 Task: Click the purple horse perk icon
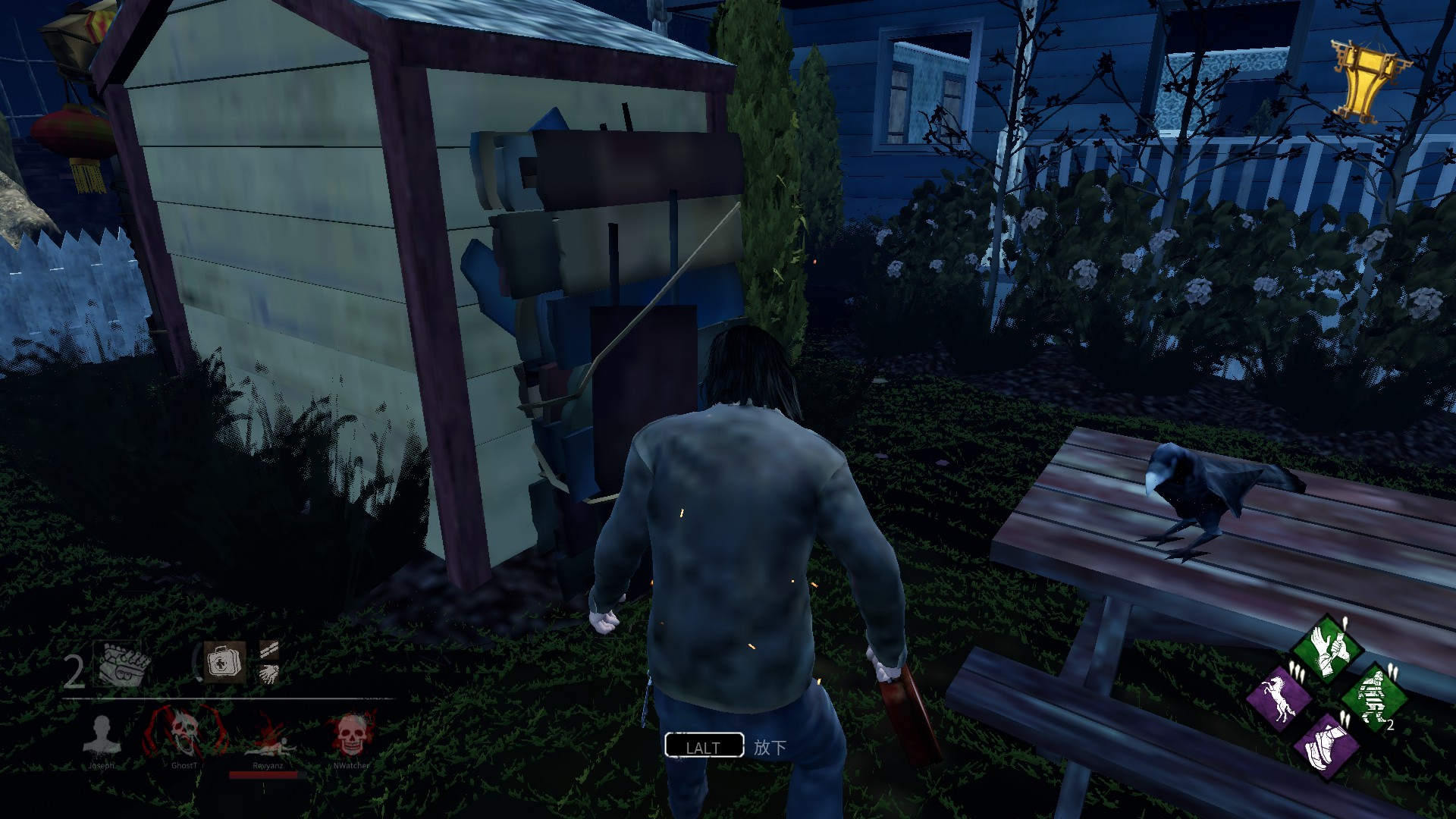pyautogui.click(x=1279, y=697)
